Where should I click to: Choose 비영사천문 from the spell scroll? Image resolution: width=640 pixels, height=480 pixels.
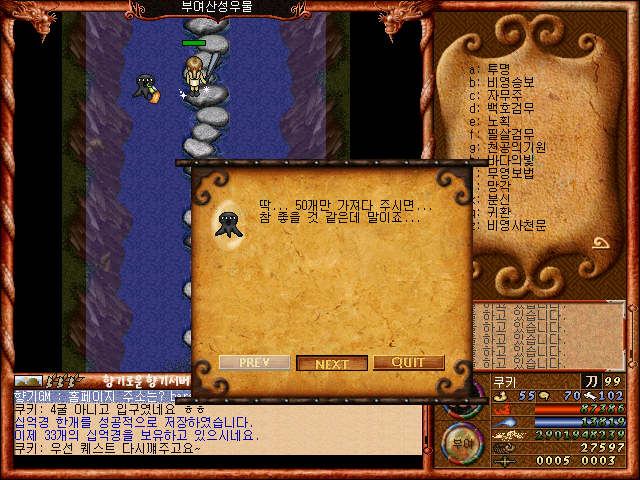click(x=514, y=226)
